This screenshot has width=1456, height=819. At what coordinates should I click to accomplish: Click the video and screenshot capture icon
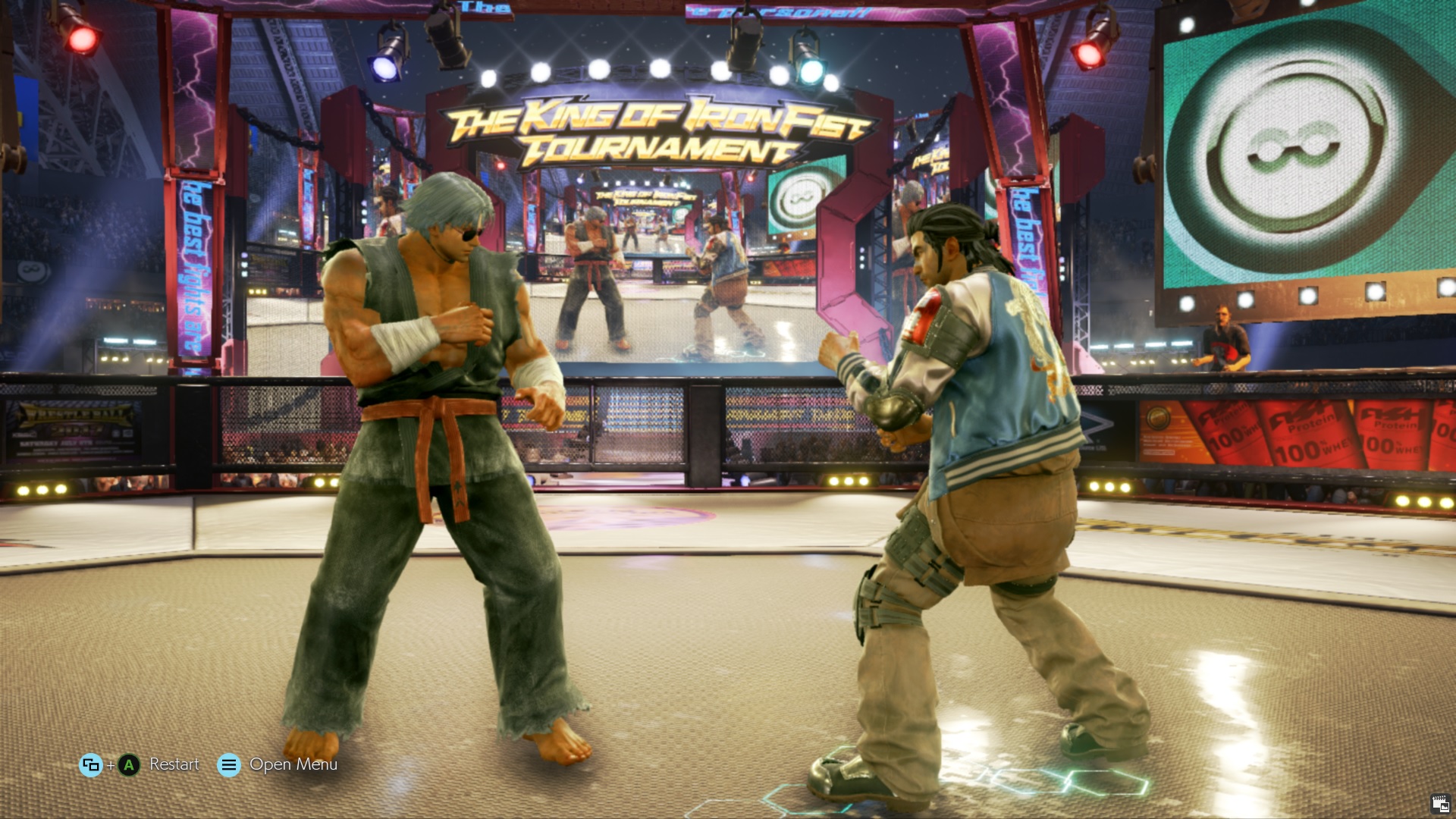pyautogui.click(x=1440, y=804)
